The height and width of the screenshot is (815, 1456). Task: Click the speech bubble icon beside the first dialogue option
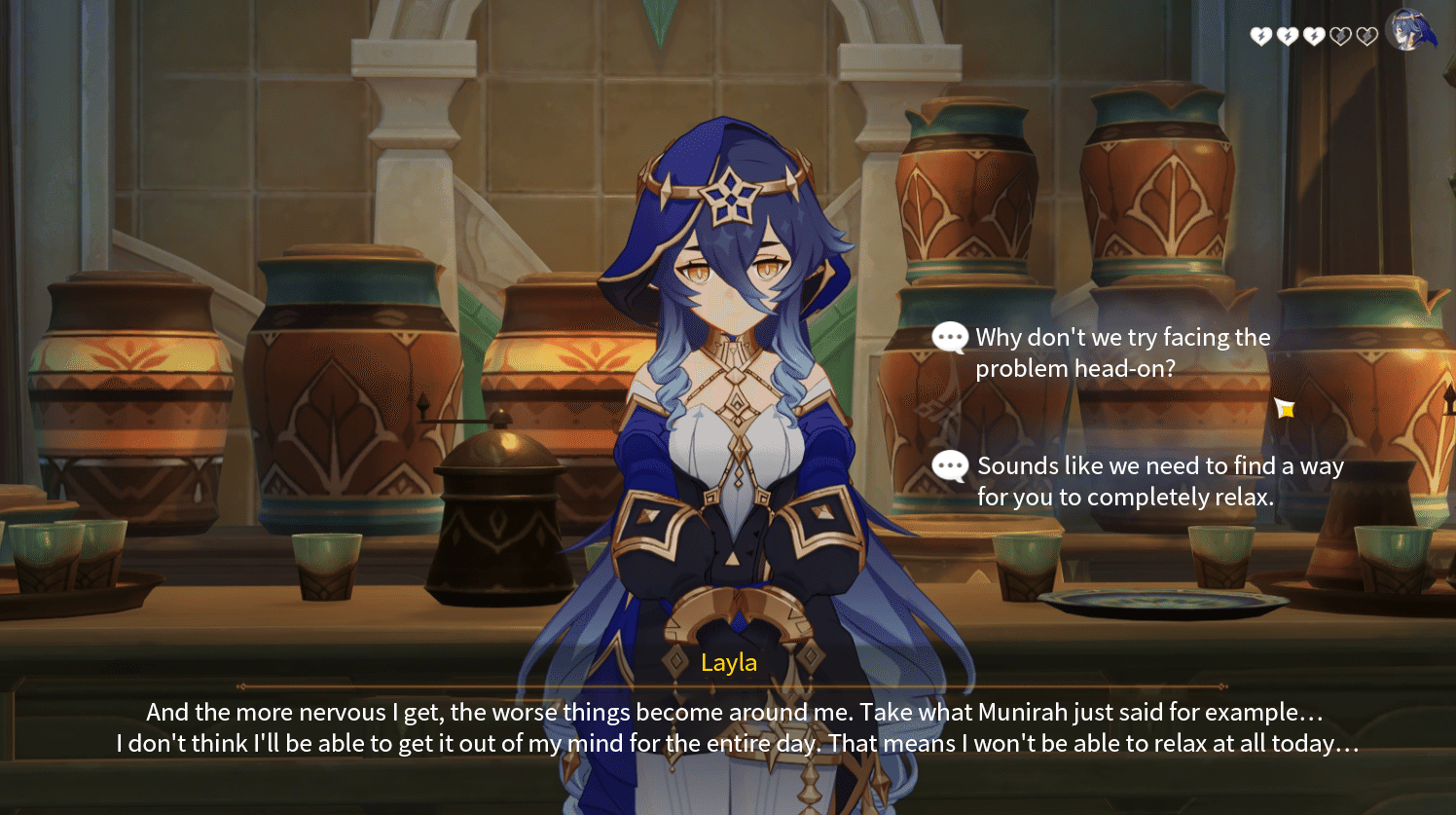tap(948, 338)
